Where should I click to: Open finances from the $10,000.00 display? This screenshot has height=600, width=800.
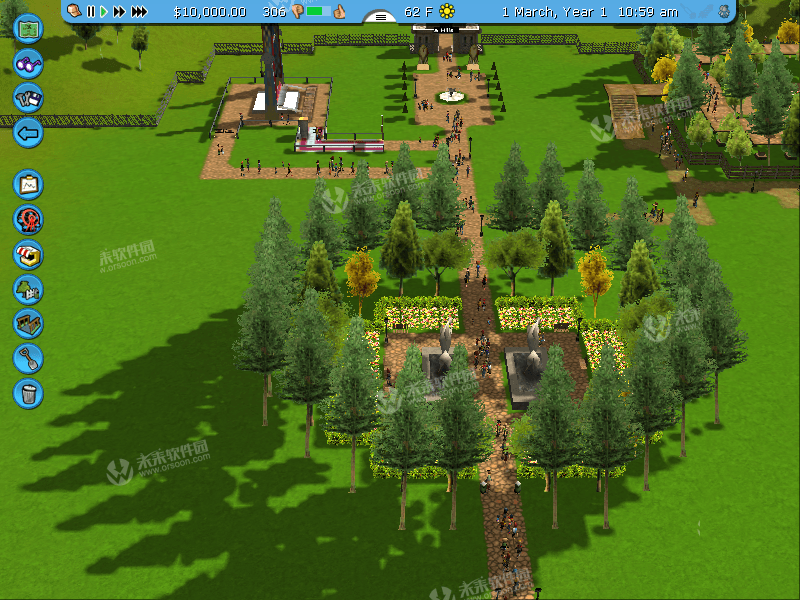click(209, 12)
